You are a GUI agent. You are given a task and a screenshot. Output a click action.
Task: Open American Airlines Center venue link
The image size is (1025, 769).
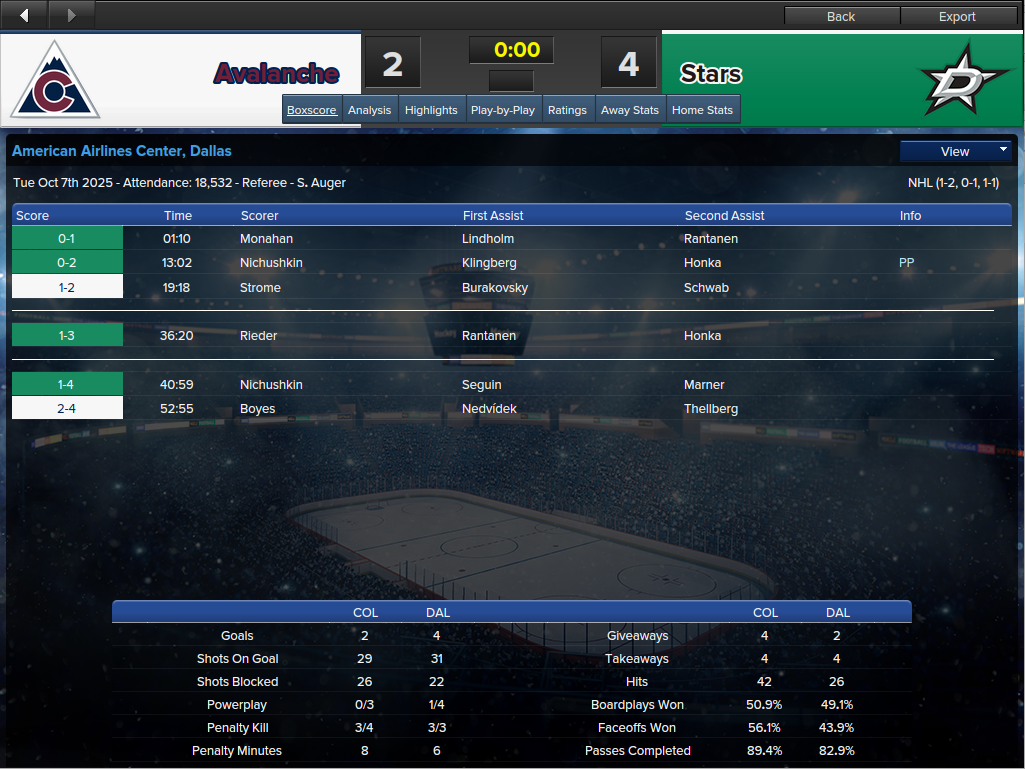click(121, 151)
